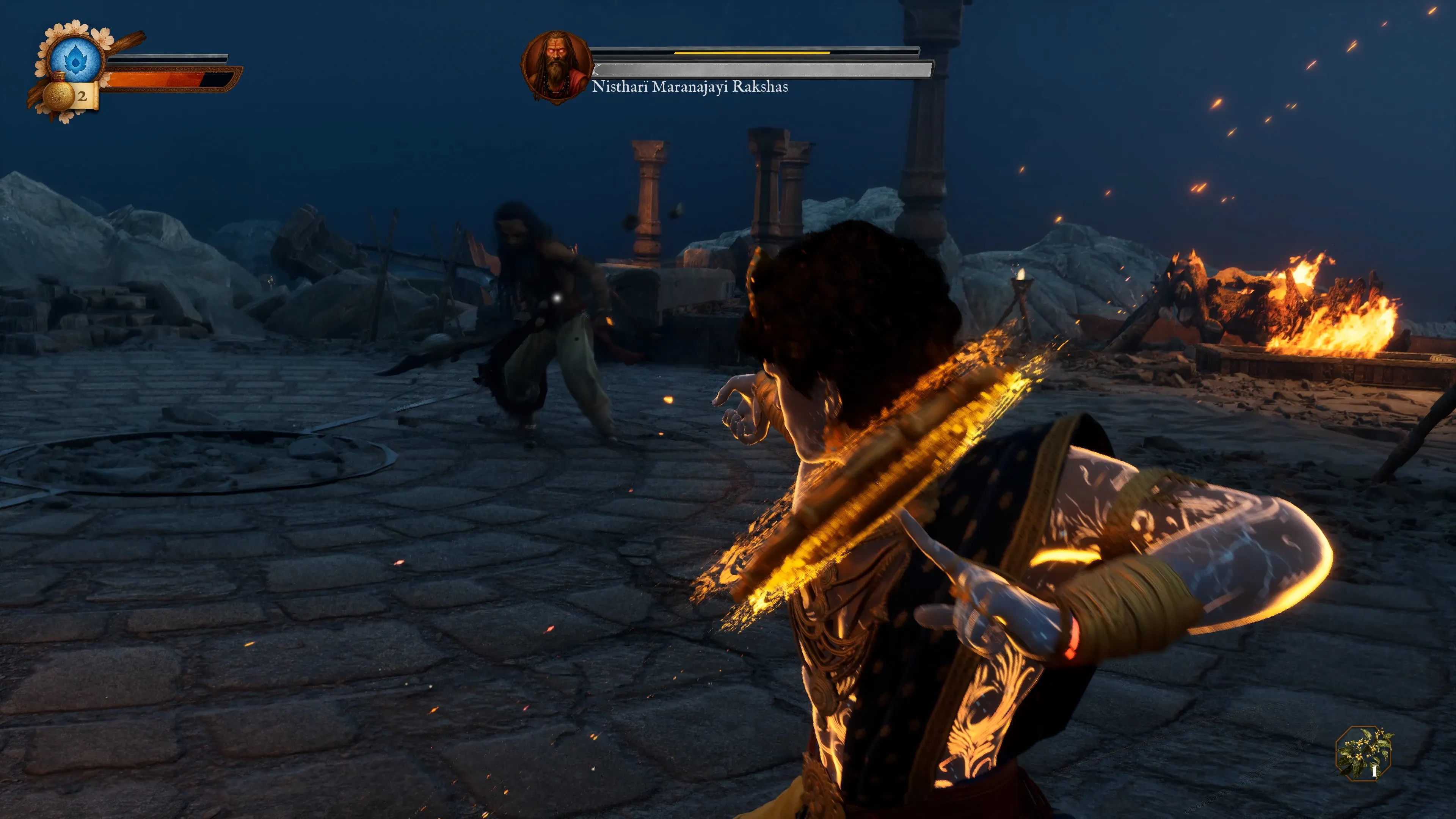This screenshot has height=819, width=1456.
Task: Select the herb item slot
Action: (x=1364, y=753)
